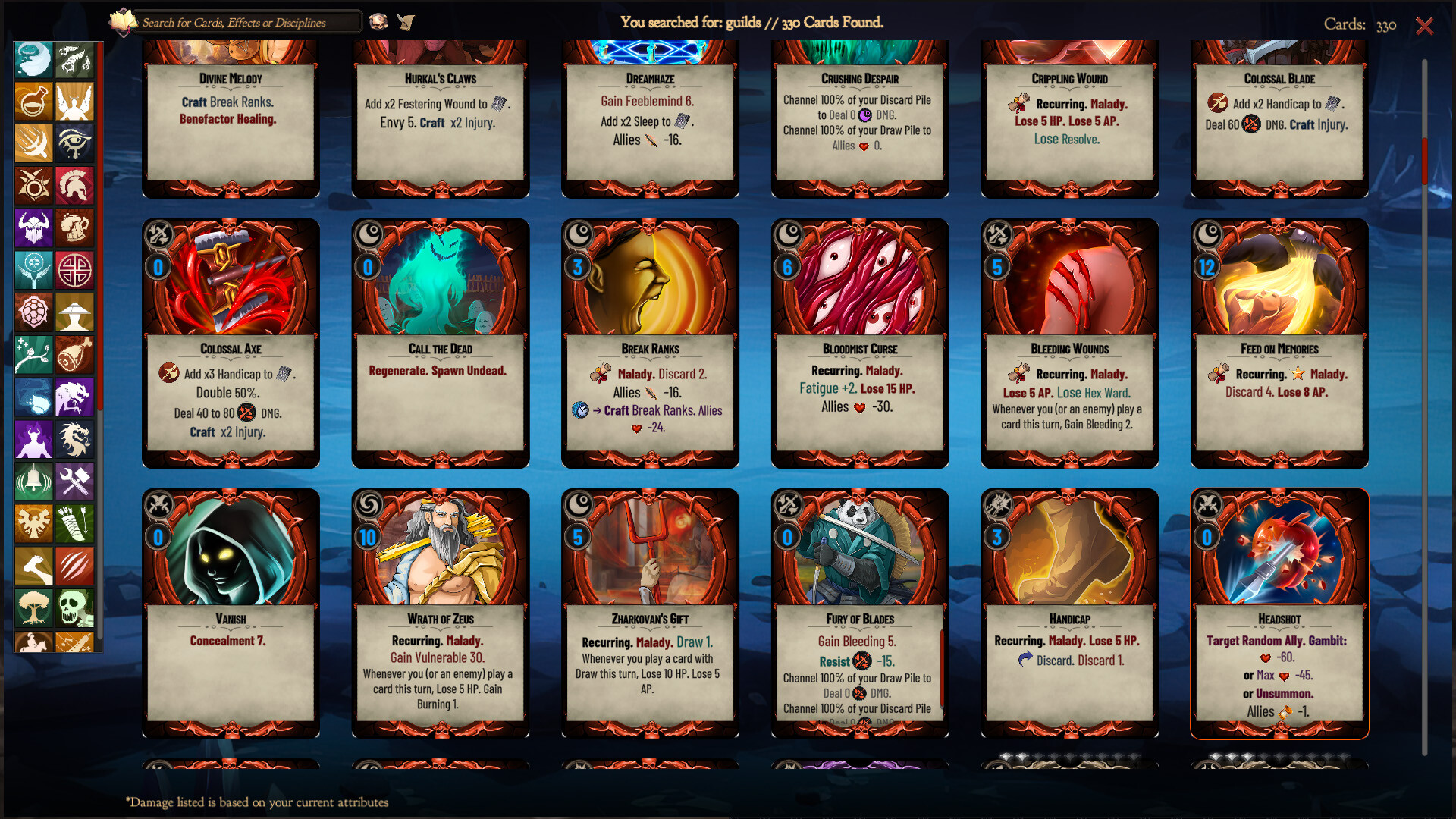
Task: Click the quill and scroll icon
Action: 407,22
